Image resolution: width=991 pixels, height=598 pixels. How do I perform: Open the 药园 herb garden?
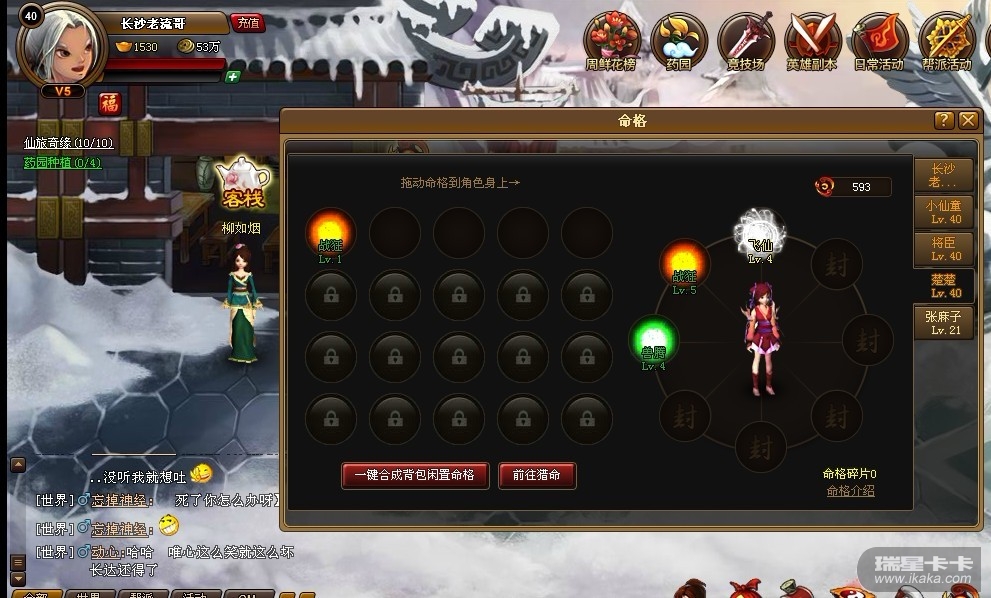tap(679, 42)
